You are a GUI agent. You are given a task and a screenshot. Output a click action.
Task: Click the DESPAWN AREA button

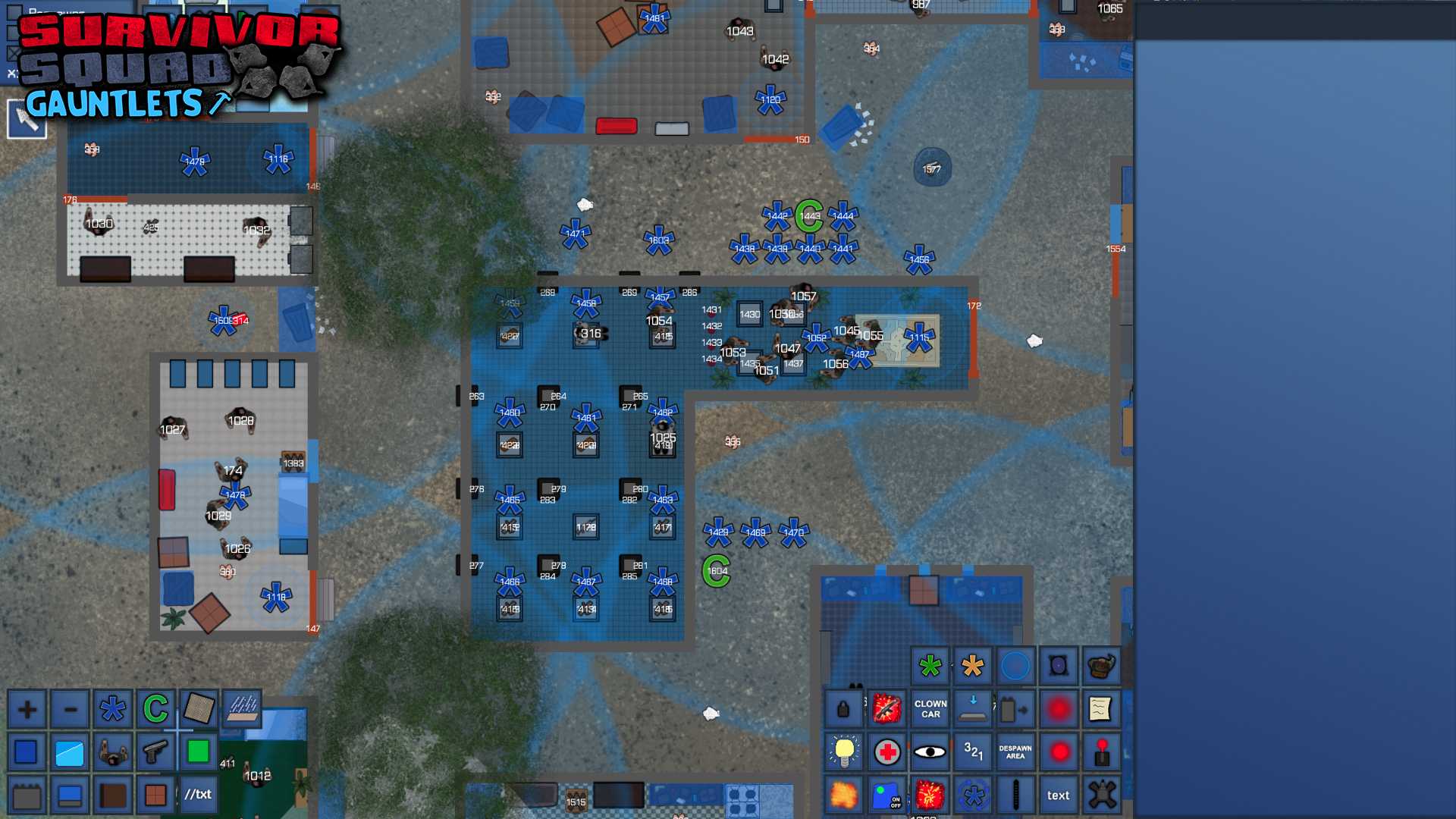click(x=1015, y=752)
